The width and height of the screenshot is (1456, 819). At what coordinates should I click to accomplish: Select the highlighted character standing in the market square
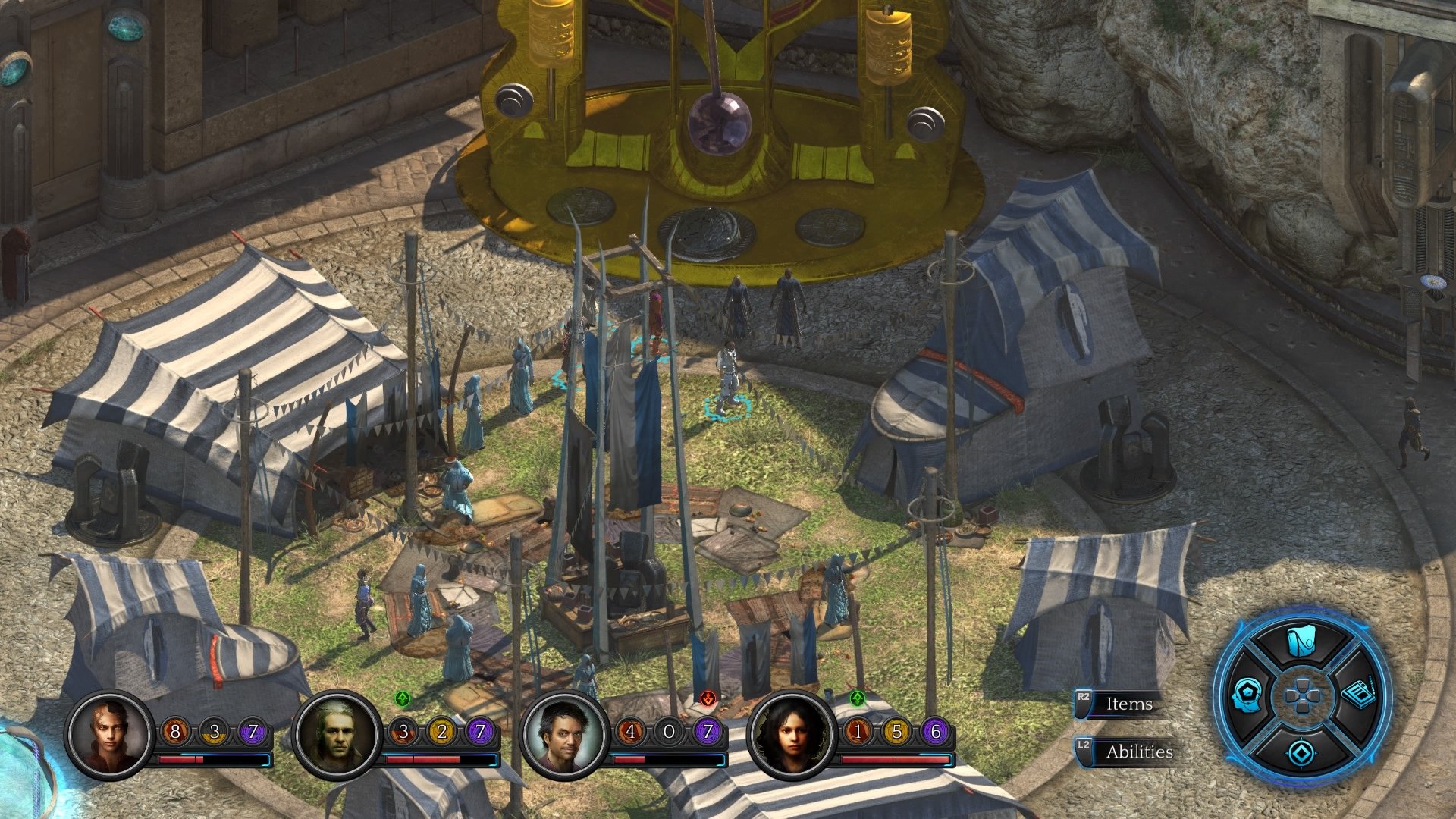point(730,372)
